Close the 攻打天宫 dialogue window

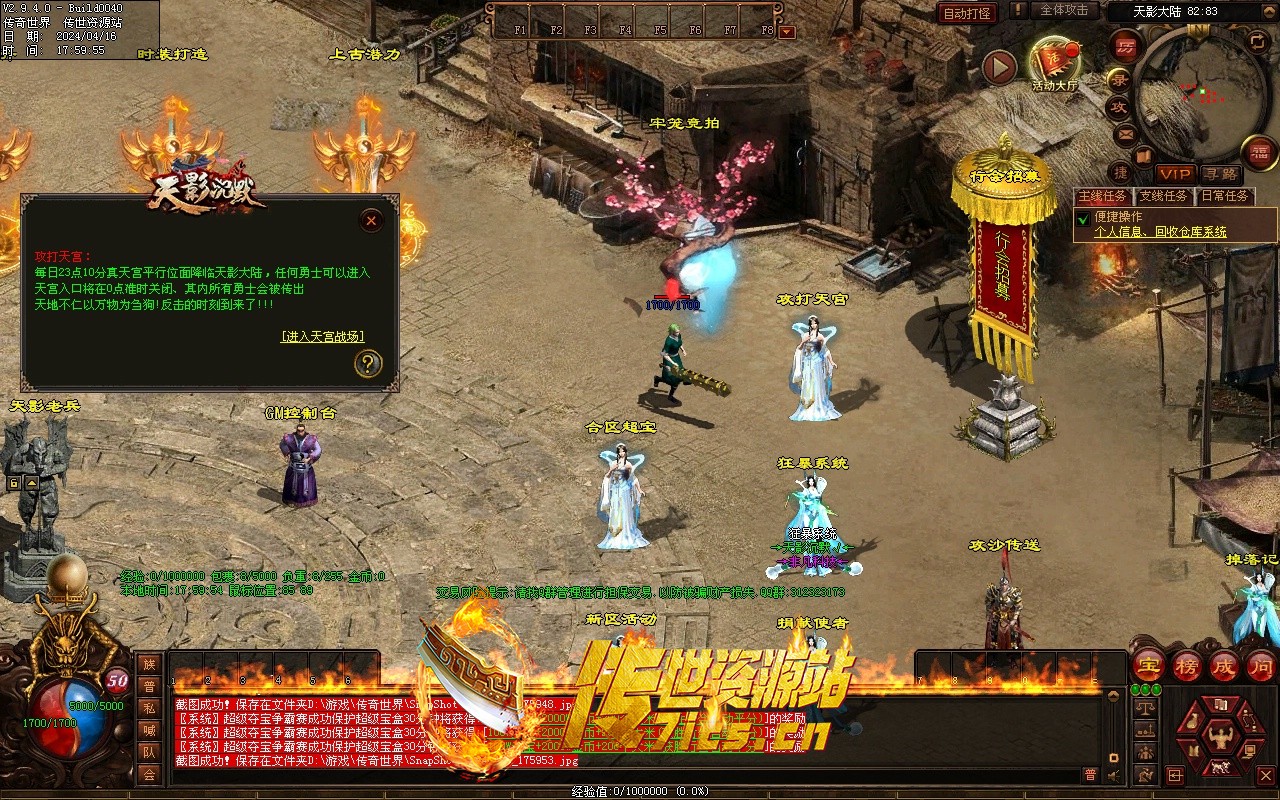(x=371, y=220)
